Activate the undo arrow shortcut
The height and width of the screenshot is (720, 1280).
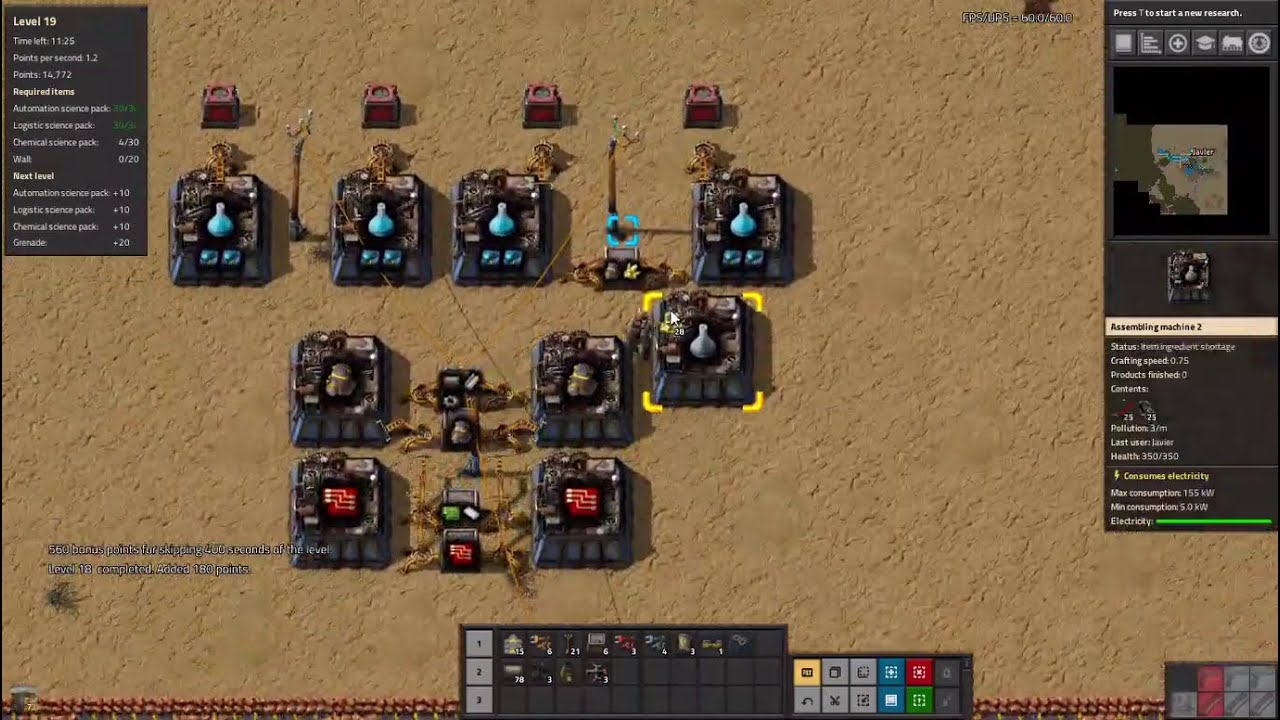pos(807,700)
